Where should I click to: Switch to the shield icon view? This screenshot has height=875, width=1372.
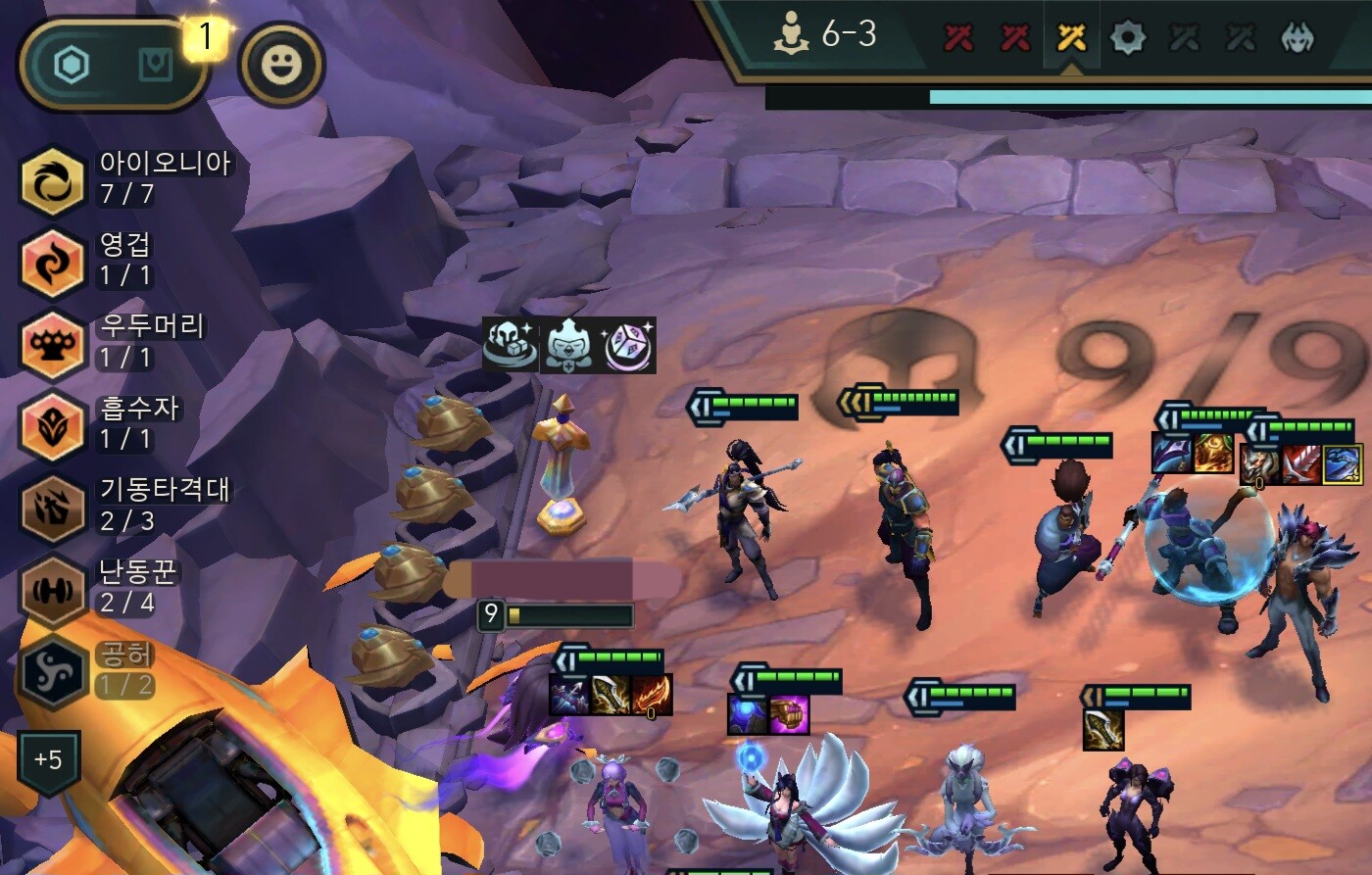(x=155, y=66)
